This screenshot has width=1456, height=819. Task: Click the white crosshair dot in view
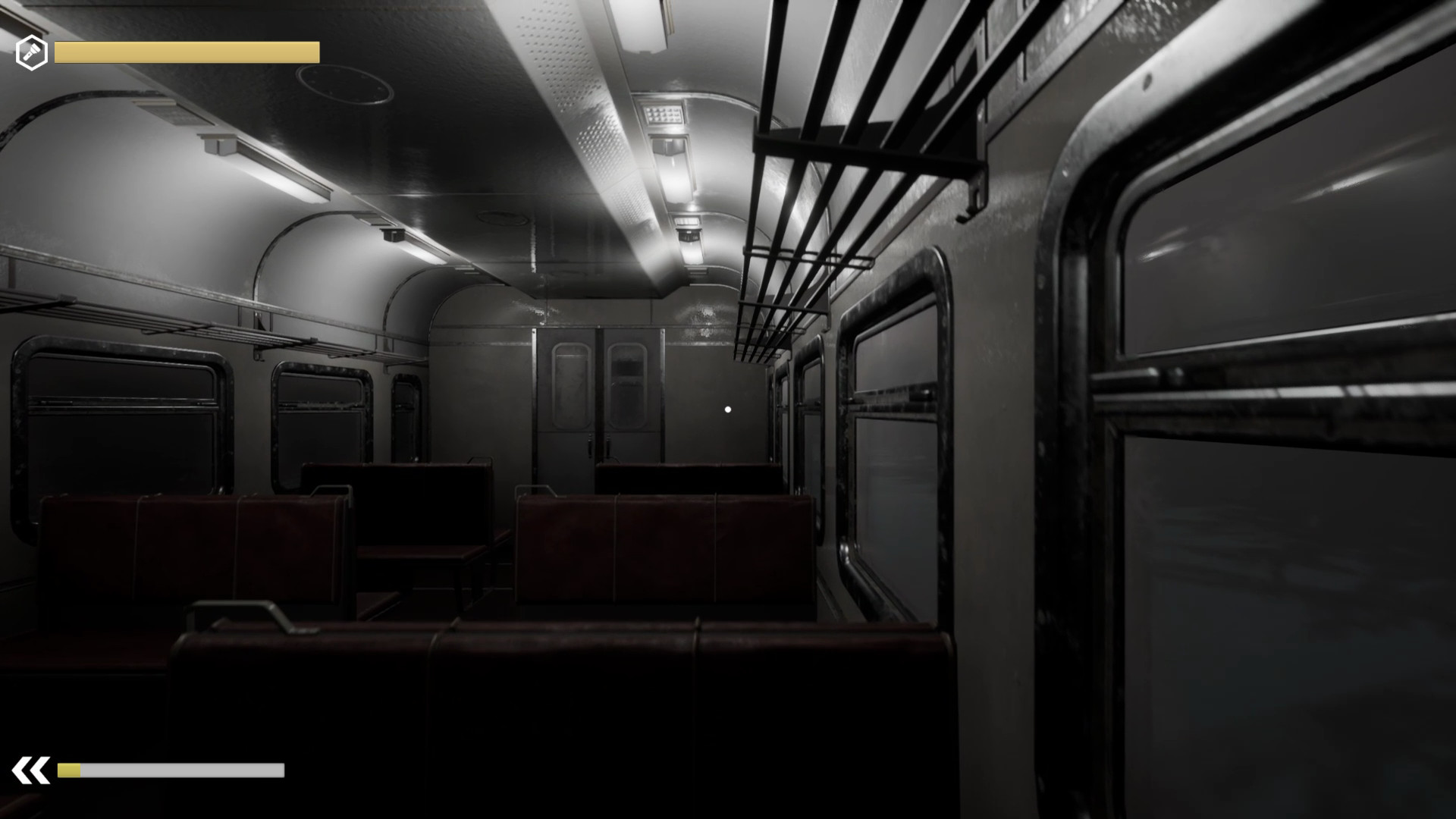727,409
